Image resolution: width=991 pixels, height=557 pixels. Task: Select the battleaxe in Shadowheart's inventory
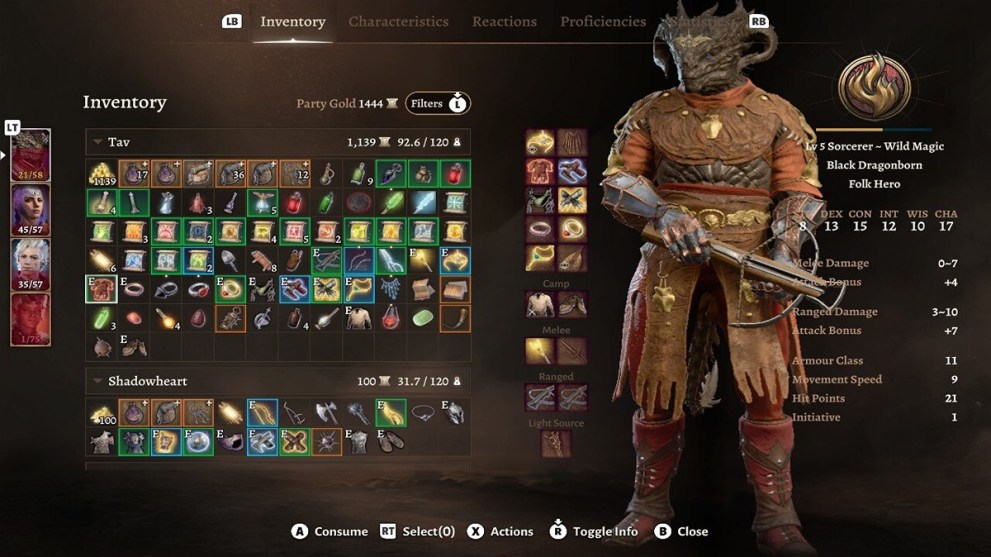326,412
